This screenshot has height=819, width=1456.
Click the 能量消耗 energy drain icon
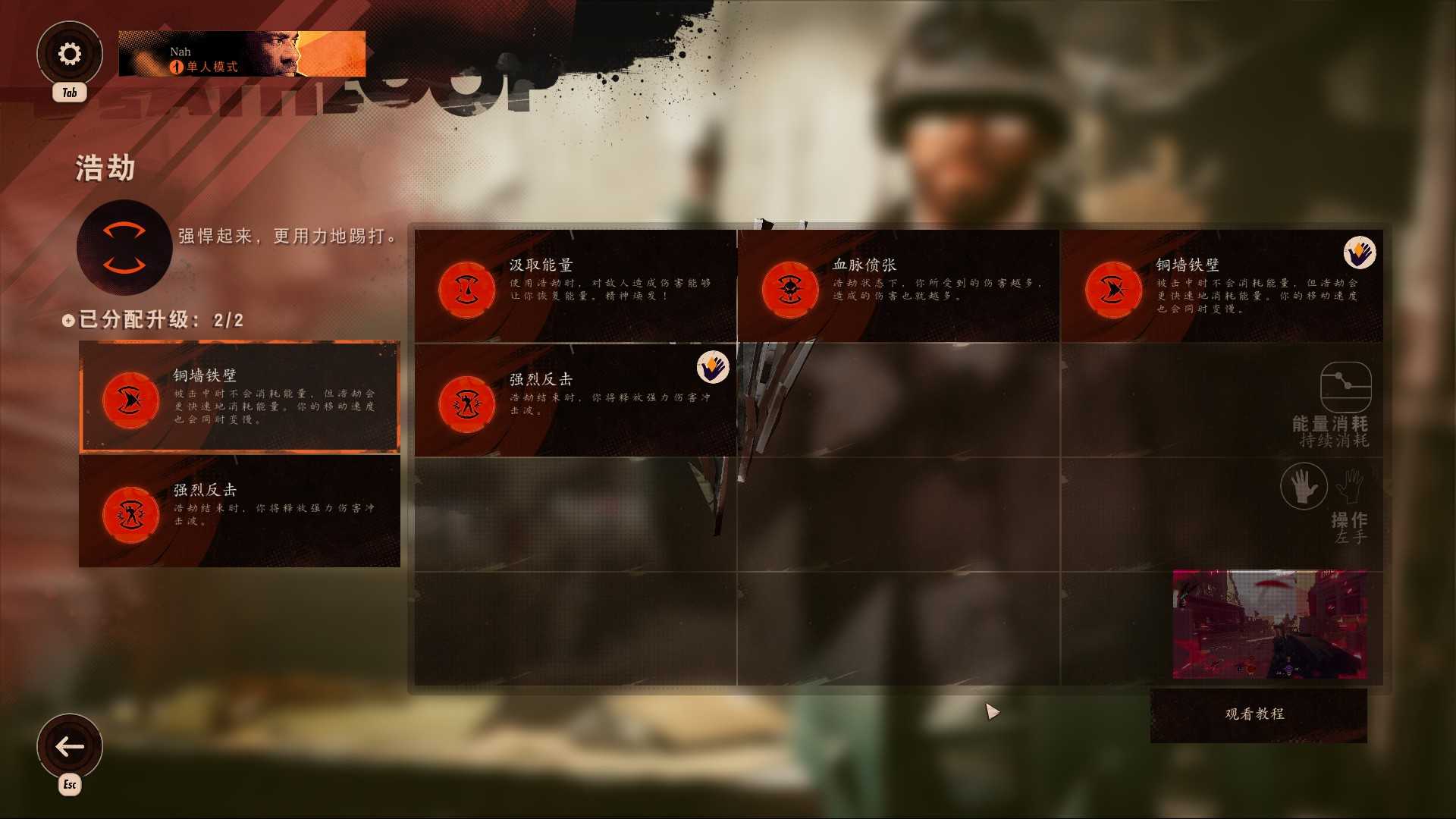pos(1346,388)
